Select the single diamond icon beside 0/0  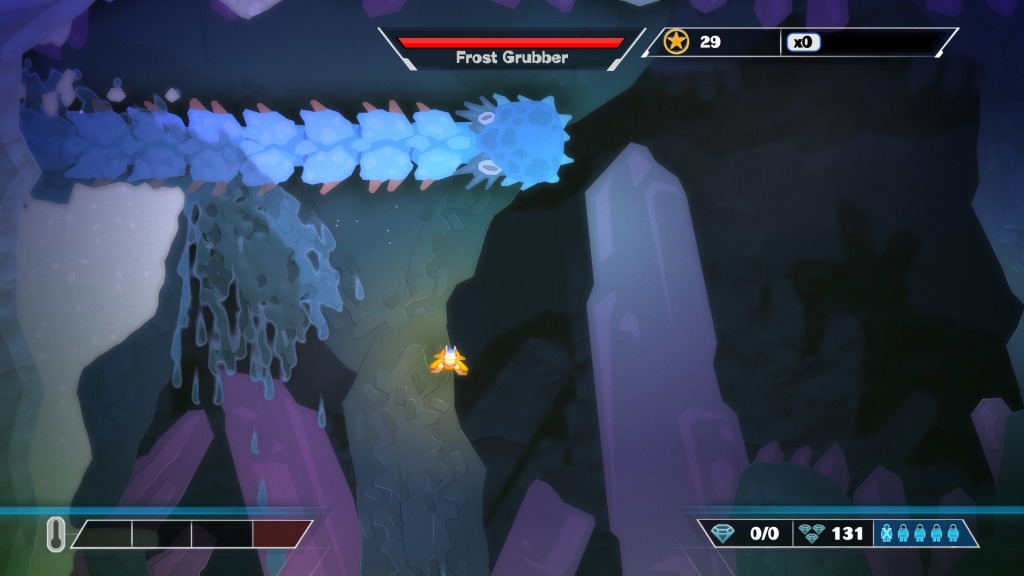coord(723,533)
